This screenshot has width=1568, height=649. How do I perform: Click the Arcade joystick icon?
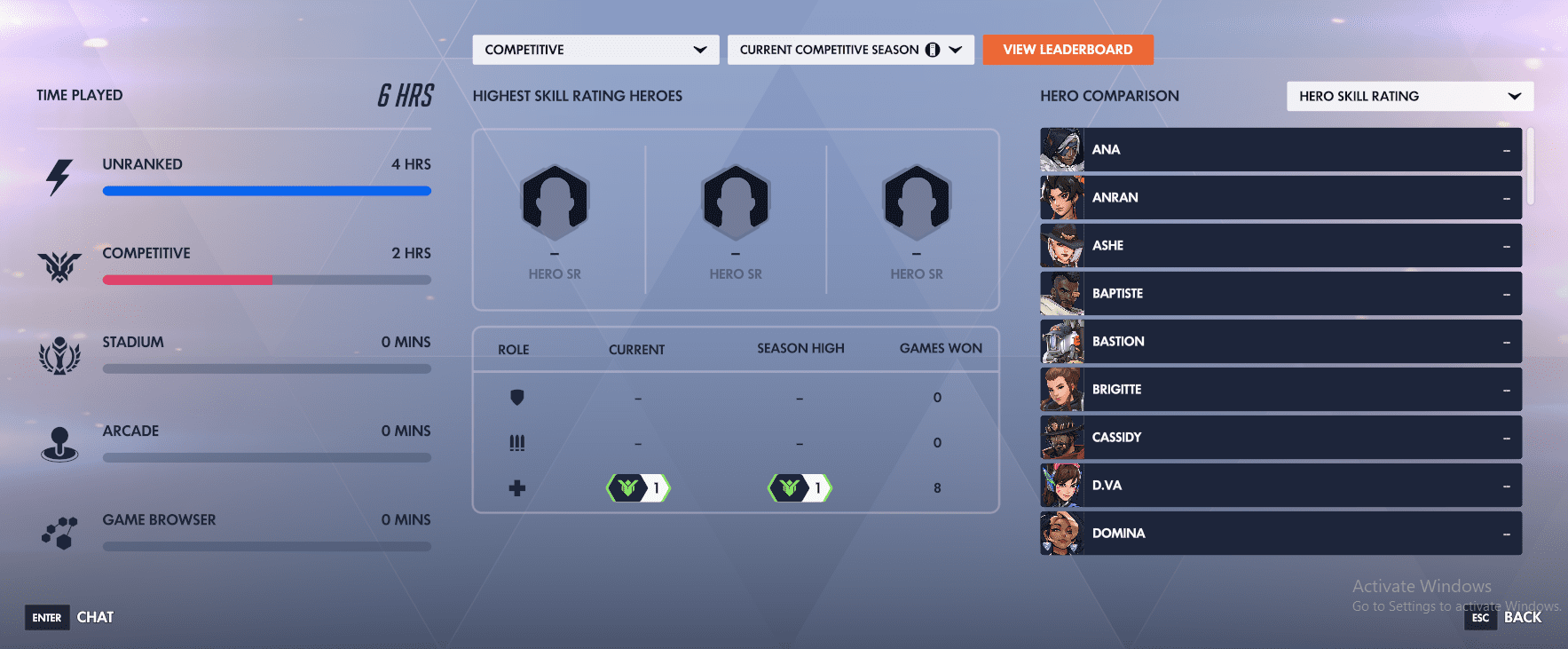click(59, 442)
